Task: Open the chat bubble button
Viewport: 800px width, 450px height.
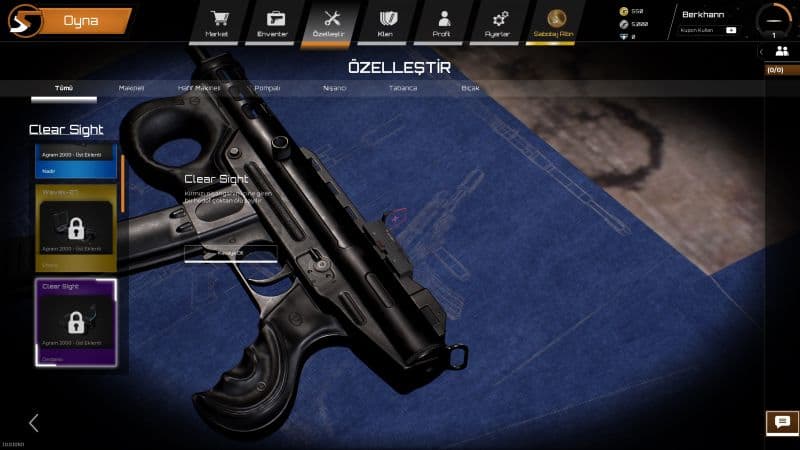Action: pyautogui.click(x=782, y=422)
